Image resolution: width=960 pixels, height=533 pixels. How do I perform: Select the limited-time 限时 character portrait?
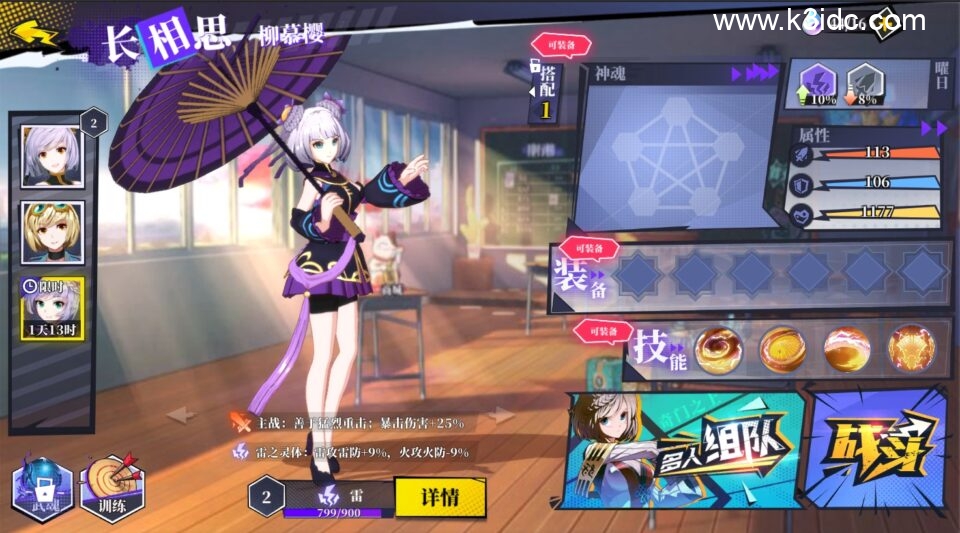click(52, 307)
